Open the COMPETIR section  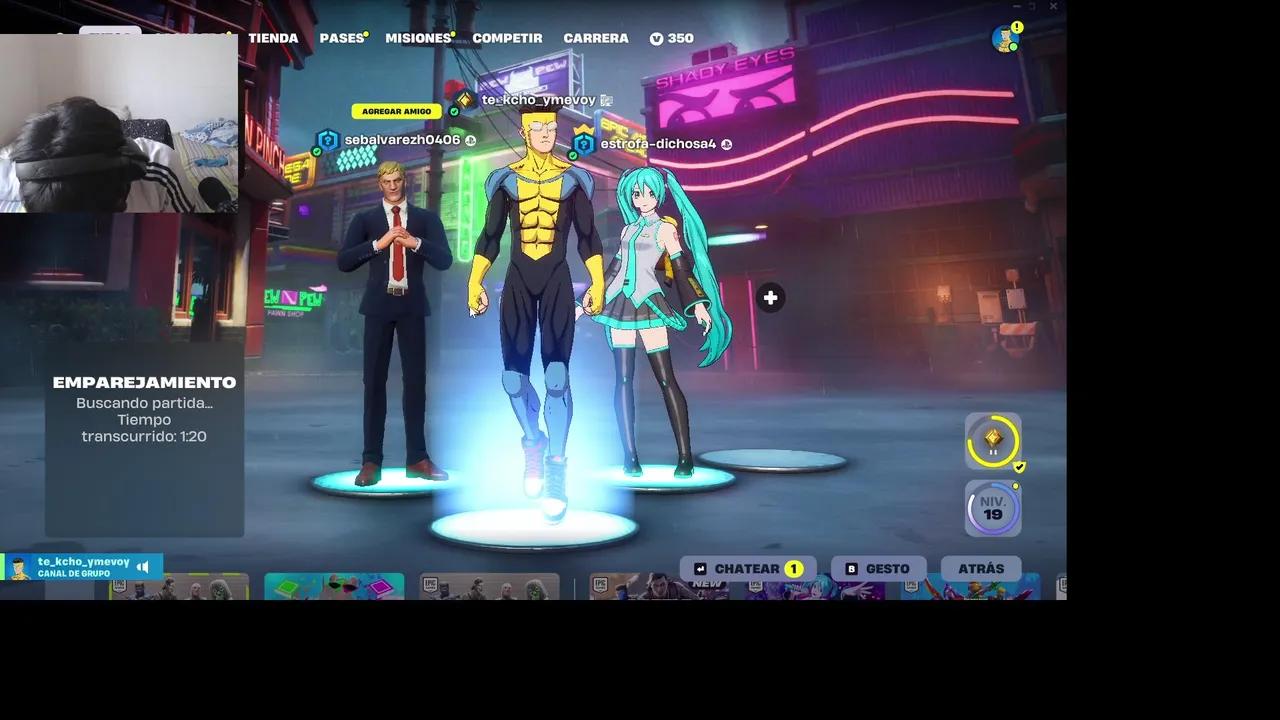click(x=507, y=38)
